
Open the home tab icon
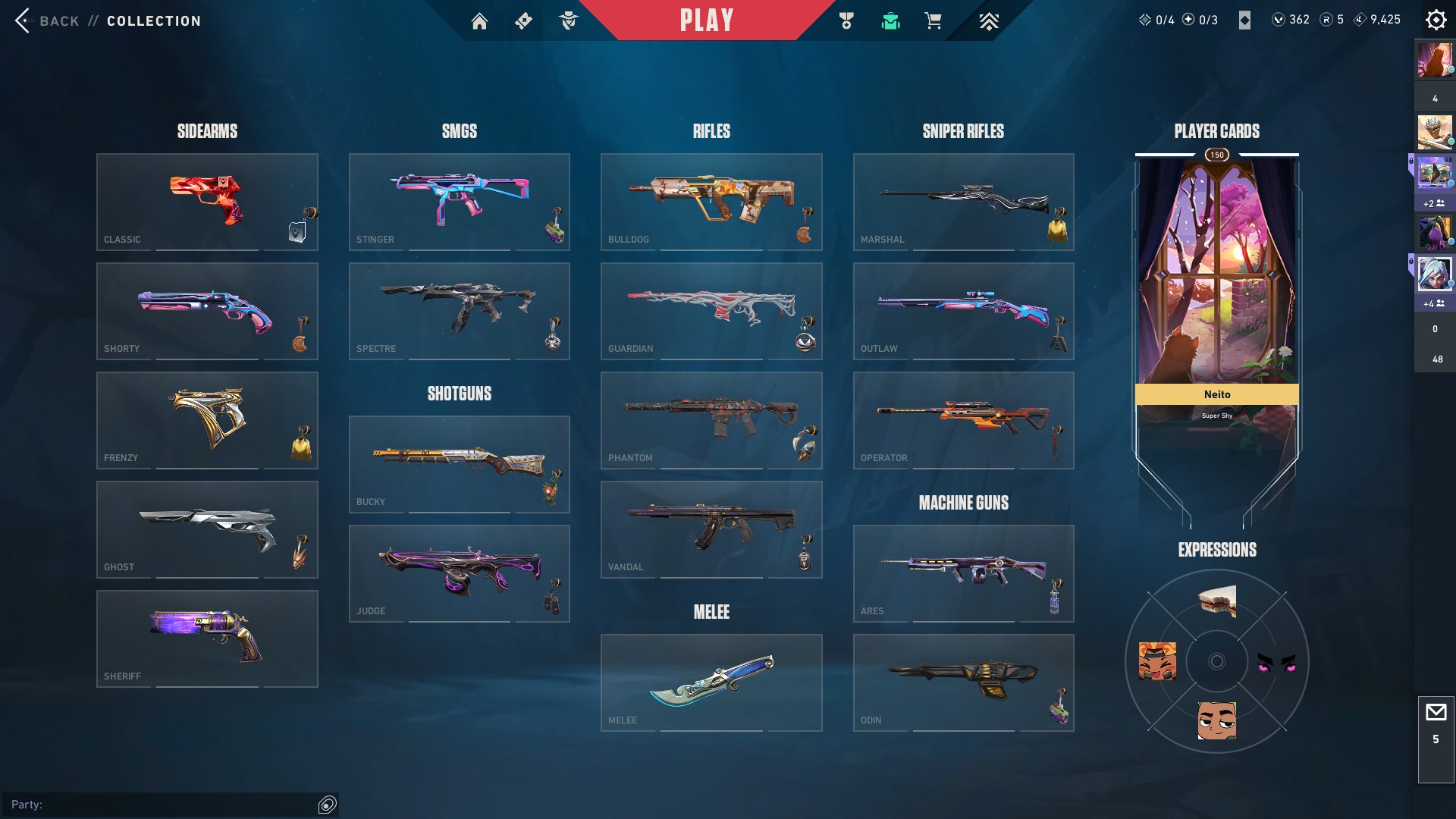coord(479,21)
